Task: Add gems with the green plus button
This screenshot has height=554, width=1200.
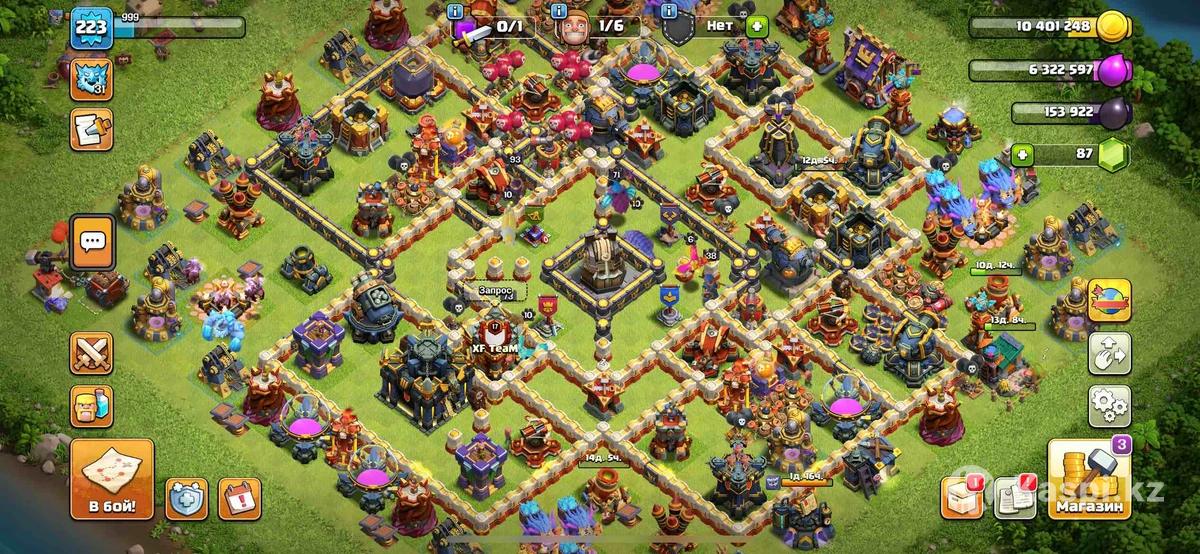Action: [1022, 155]
